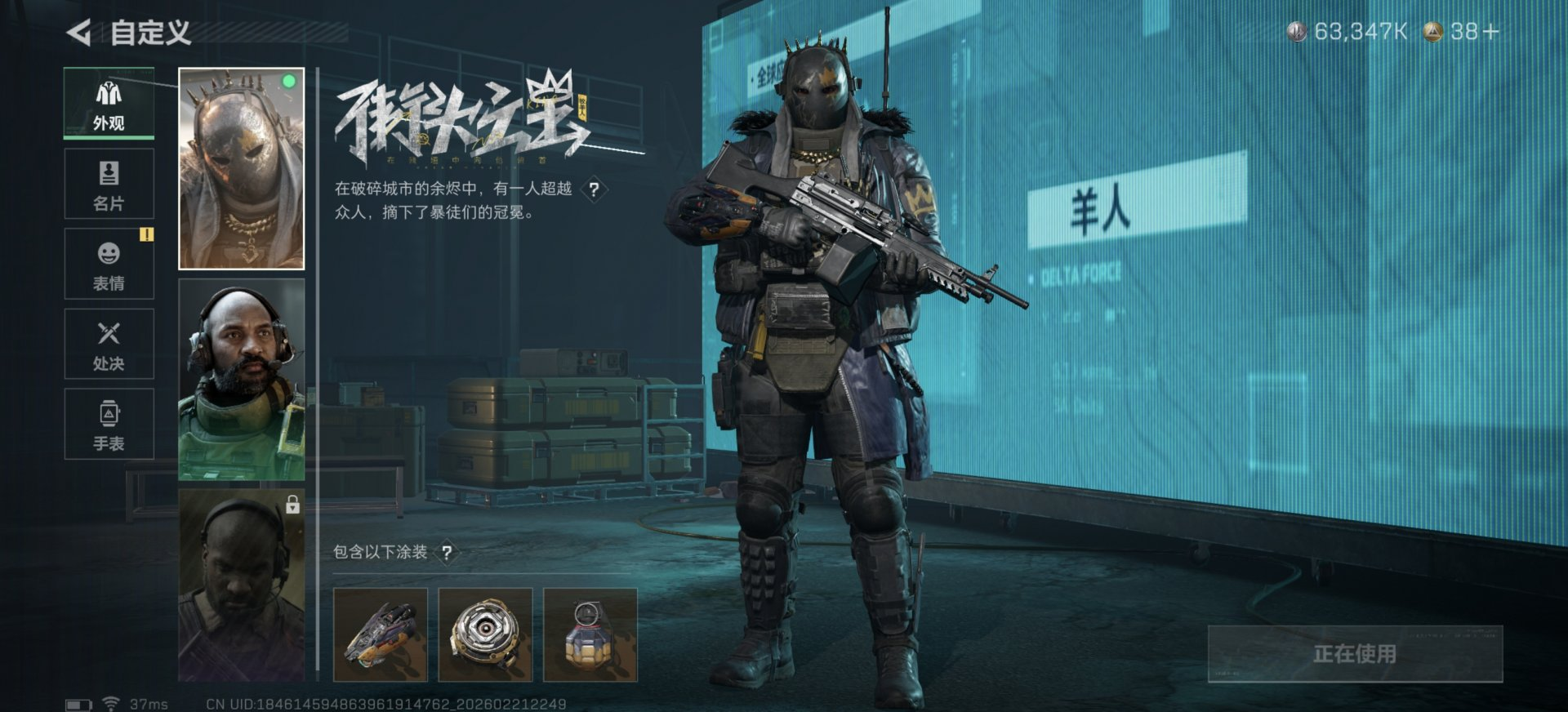Select the 处决 crossed-blades finisher icon
The width and height of the screenshot is (1568, 712).
(x=109, y=335)
